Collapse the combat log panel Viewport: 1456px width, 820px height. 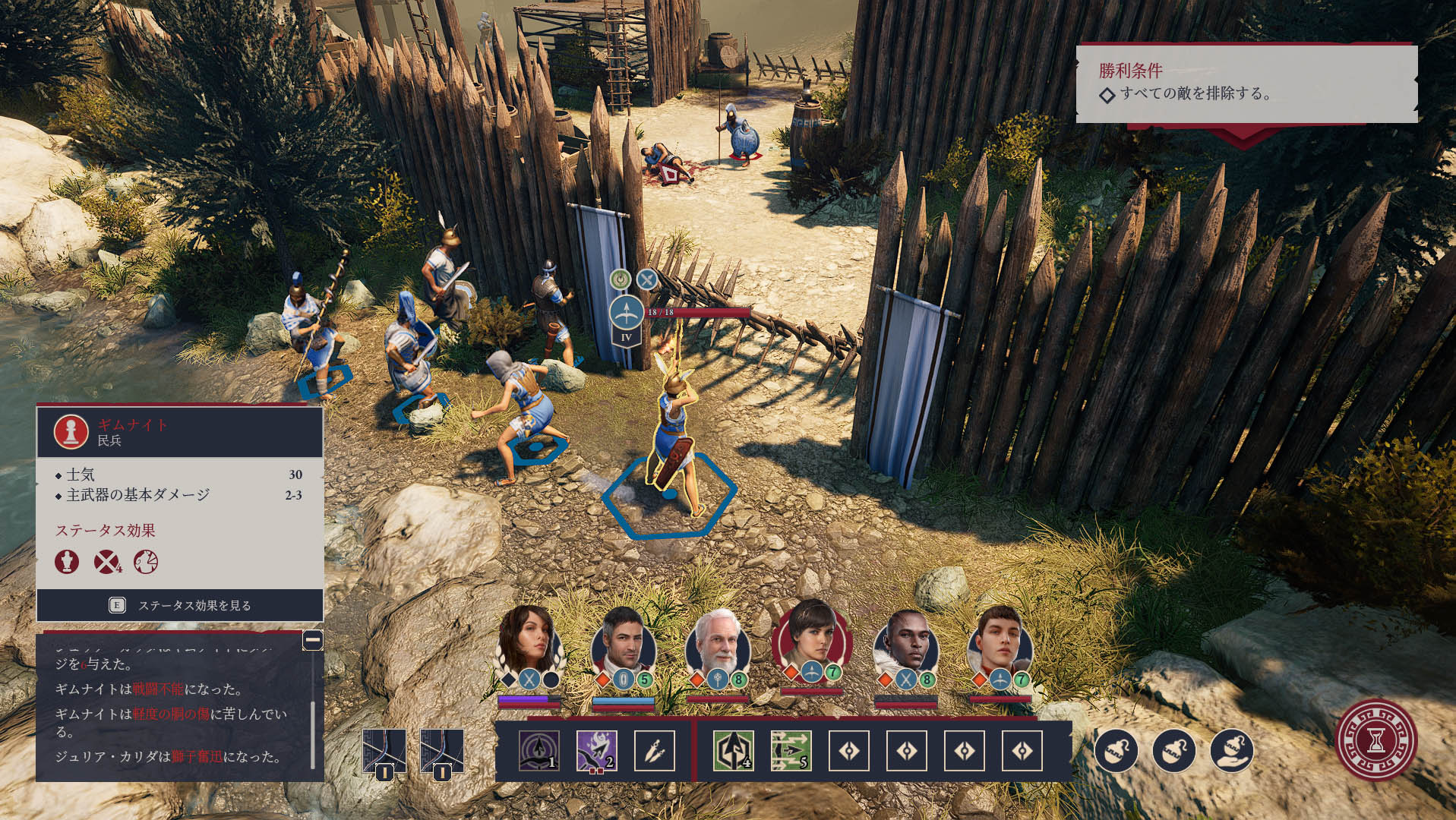pos(312,640)
